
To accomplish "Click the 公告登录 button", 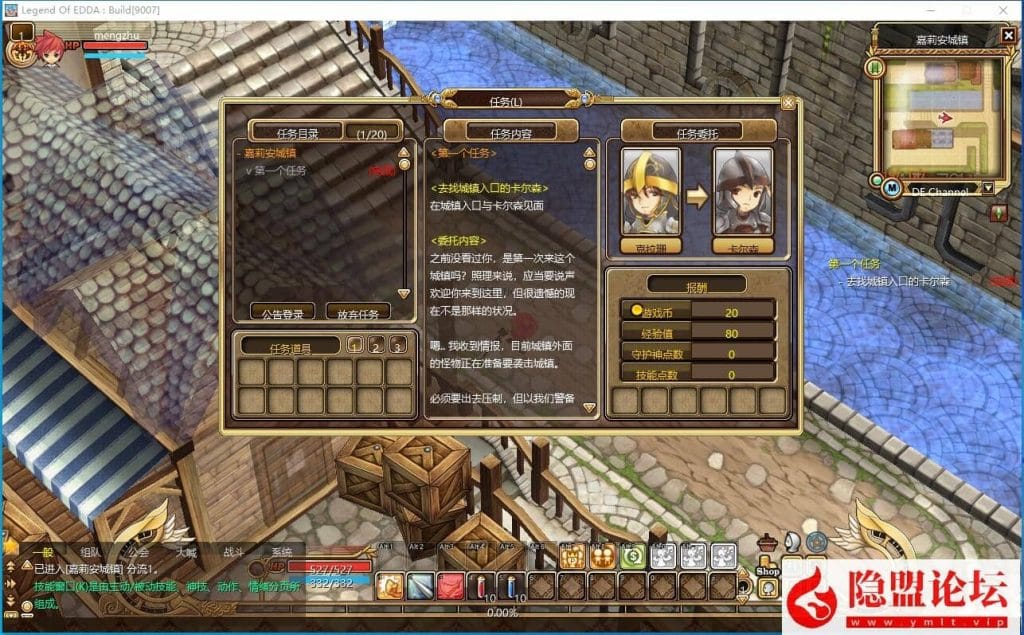I will click(x=282, y=313).
